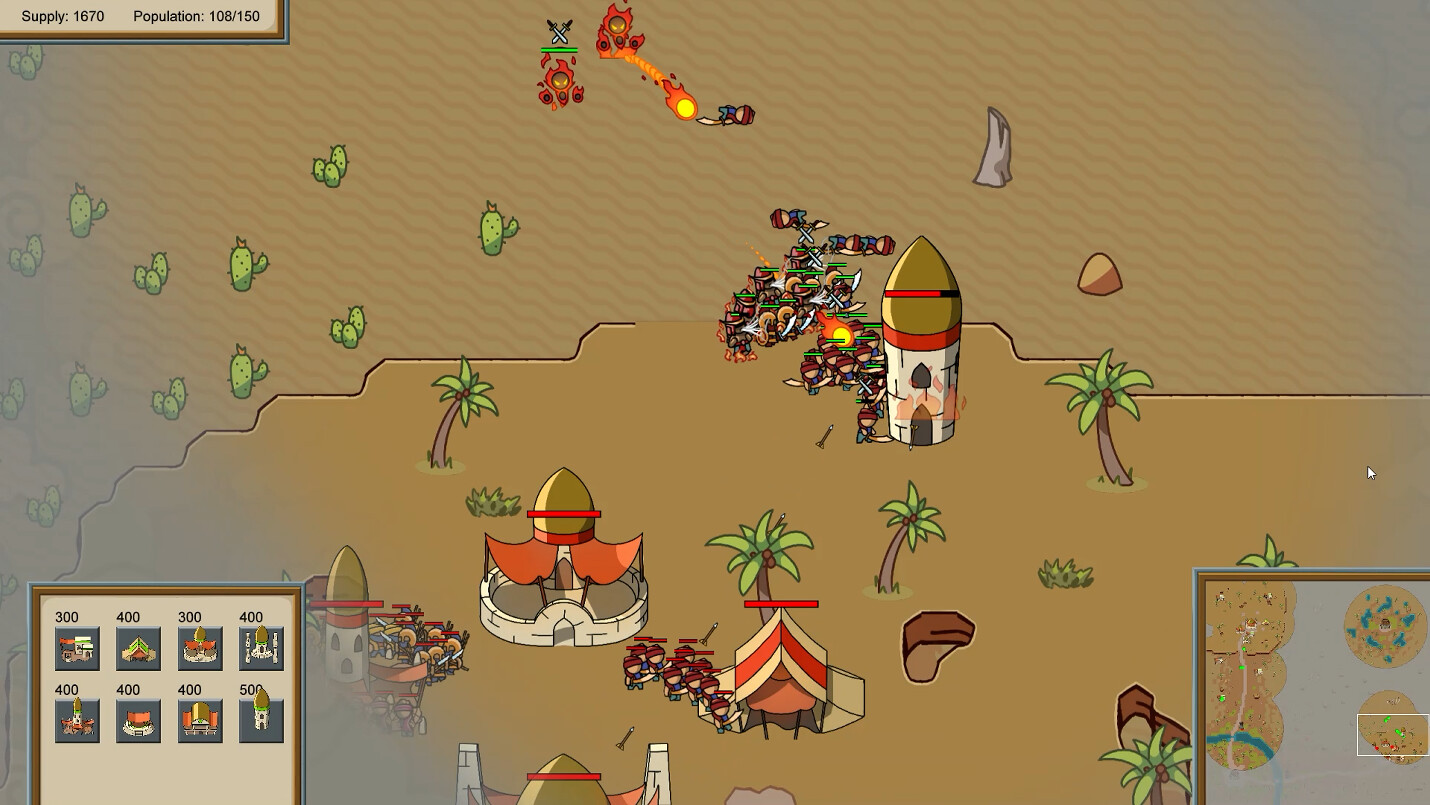This screenshot has width=1430, height=805.
Task: Choose the 400-cost red-roofed round building icon
Action: click(139, 720)
